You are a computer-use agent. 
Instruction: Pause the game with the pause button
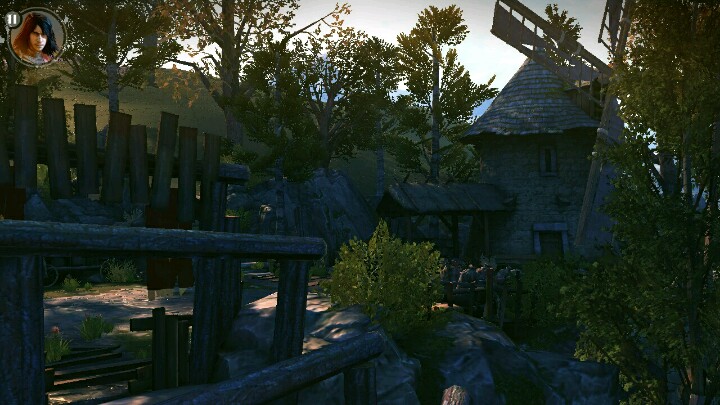(12, 19)
